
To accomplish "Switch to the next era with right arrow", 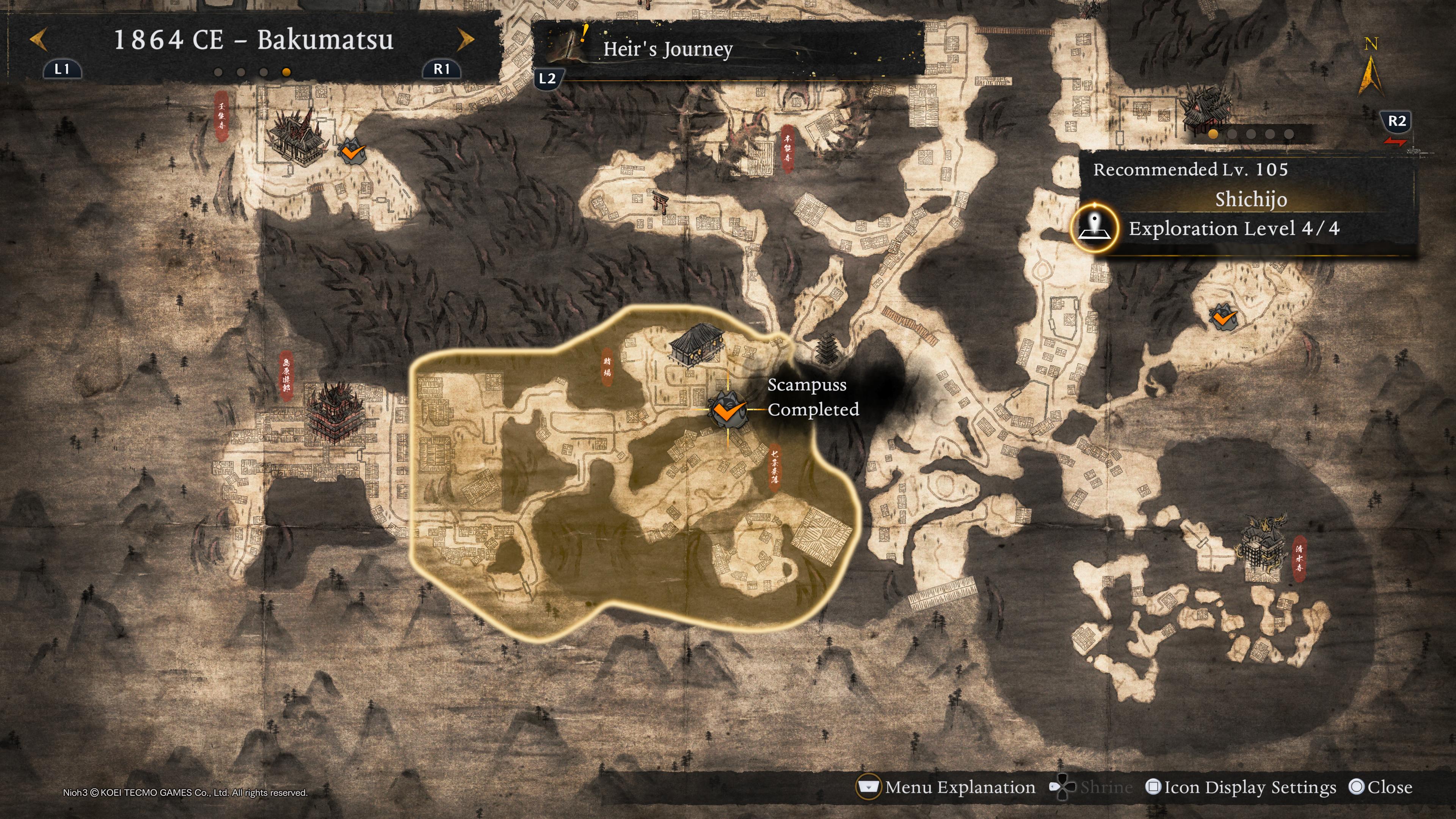I will click(465, 40).
